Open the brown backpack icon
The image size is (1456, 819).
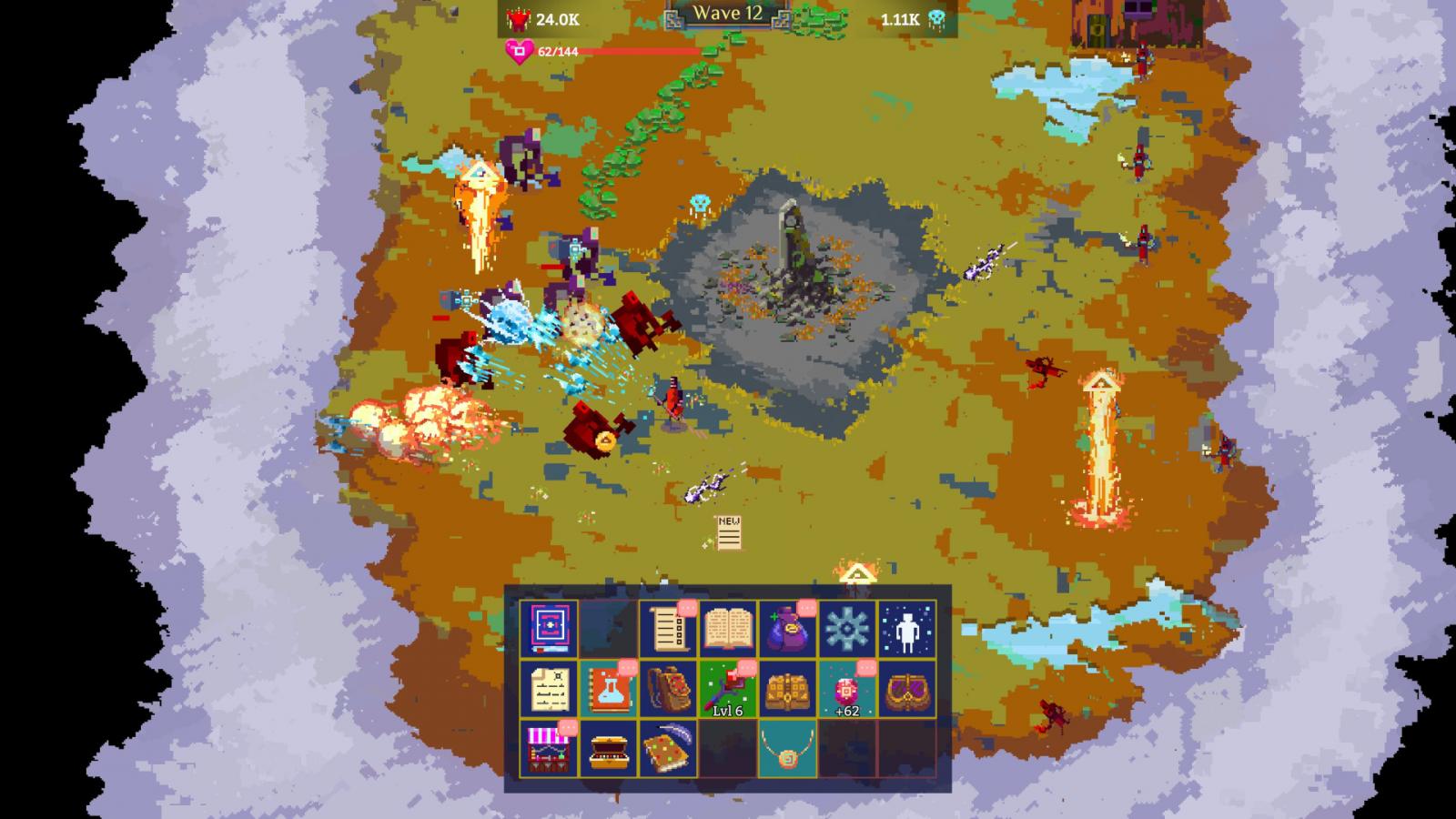pyautogui.click(x=668, y=689)
